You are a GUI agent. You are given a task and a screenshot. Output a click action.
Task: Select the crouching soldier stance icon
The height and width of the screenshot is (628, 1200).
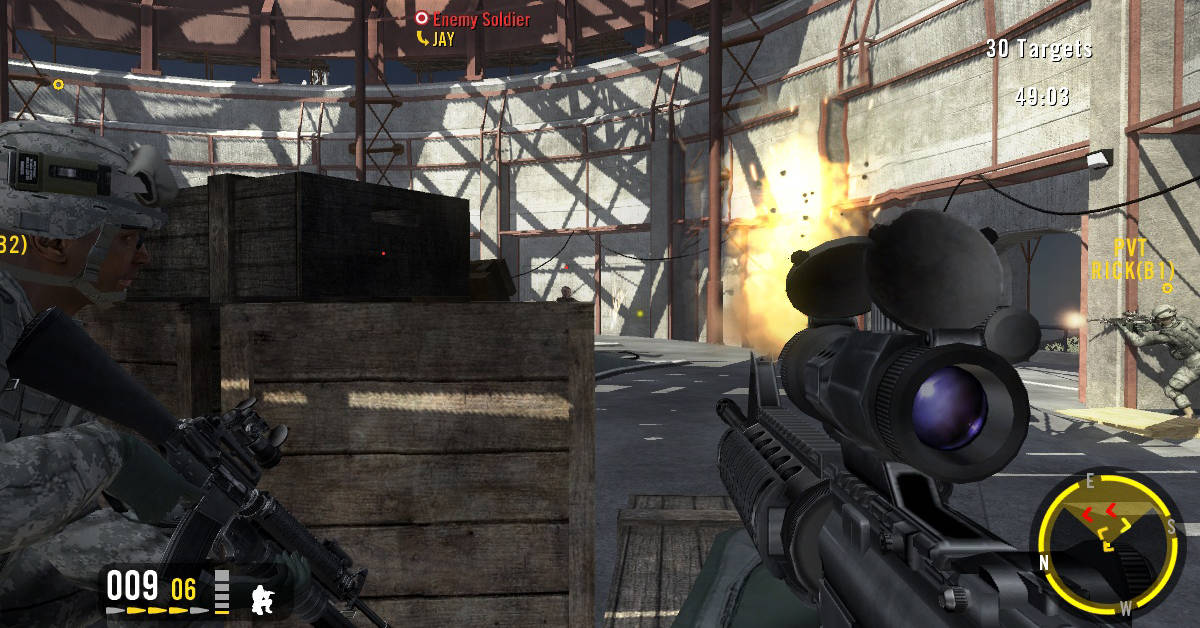[264, 597]
